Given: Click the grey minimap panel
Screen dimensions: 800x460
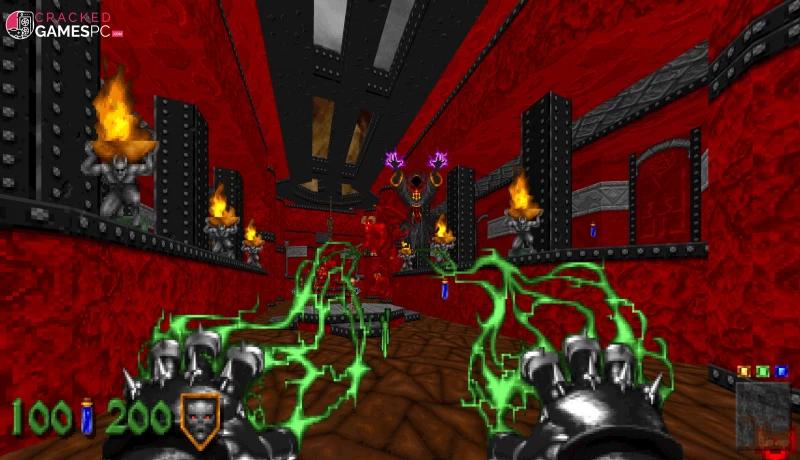Looking at the screenshot, I should click(x=762, y=413).
